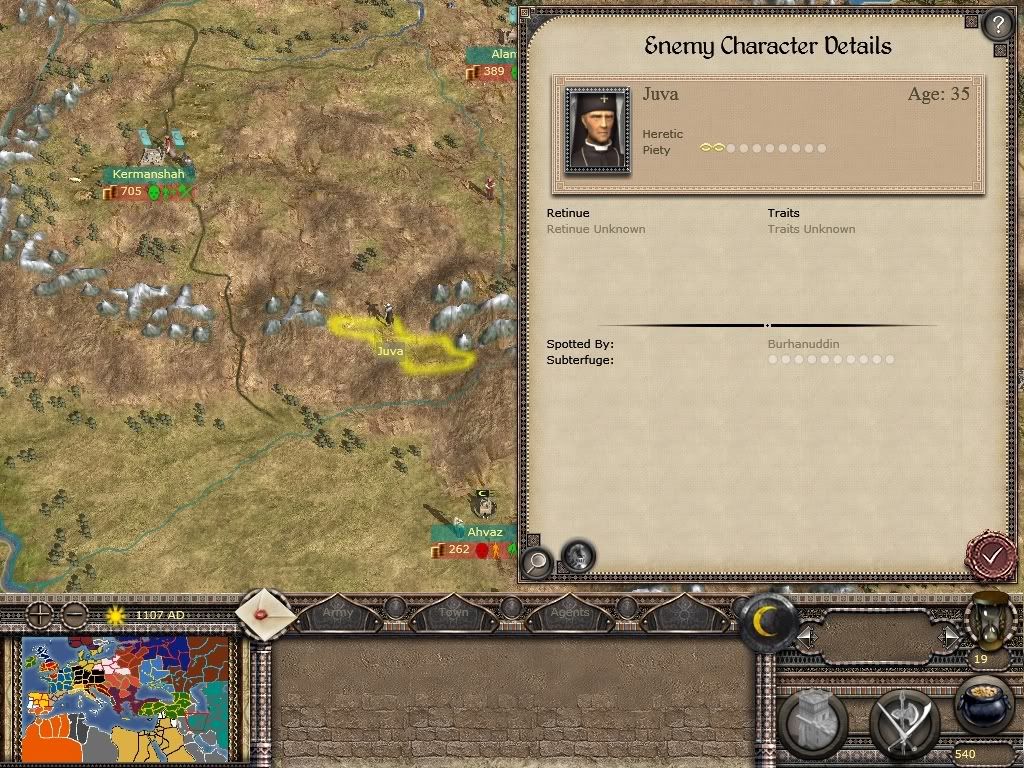Close the Enemy Character Details panel with the checkmark
This screenshot has height=768, width=1024.
pos(992,553)
